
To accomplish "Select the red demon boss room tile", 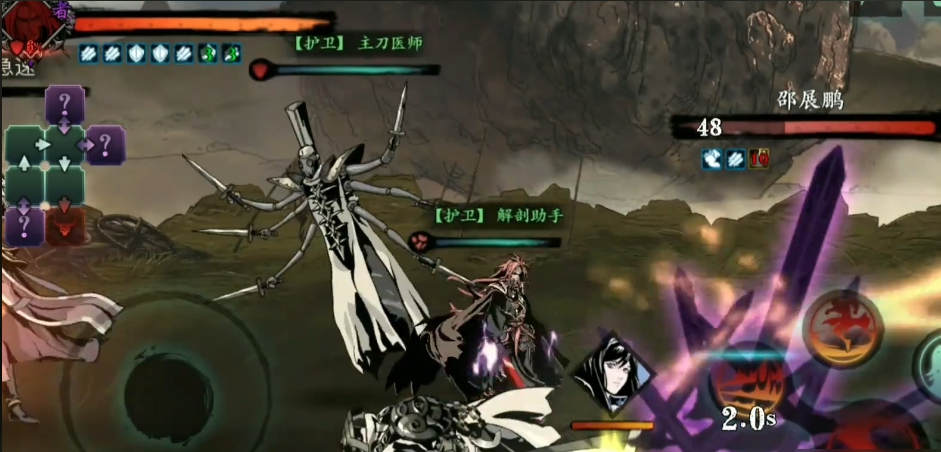I will pyautogui.click(x=64, y=225).
